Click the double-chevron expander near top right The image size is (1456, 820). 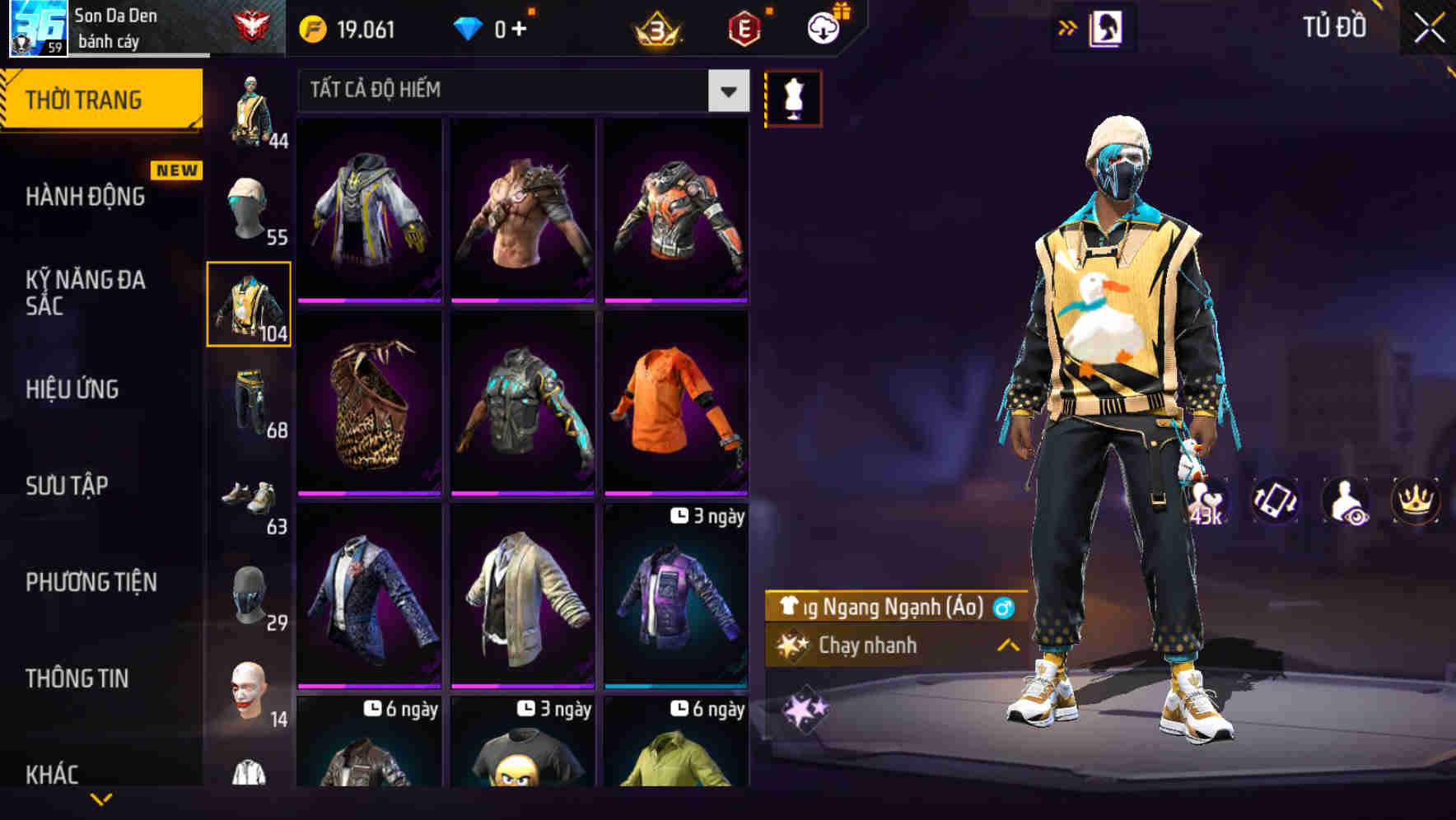click(1067, 26)
